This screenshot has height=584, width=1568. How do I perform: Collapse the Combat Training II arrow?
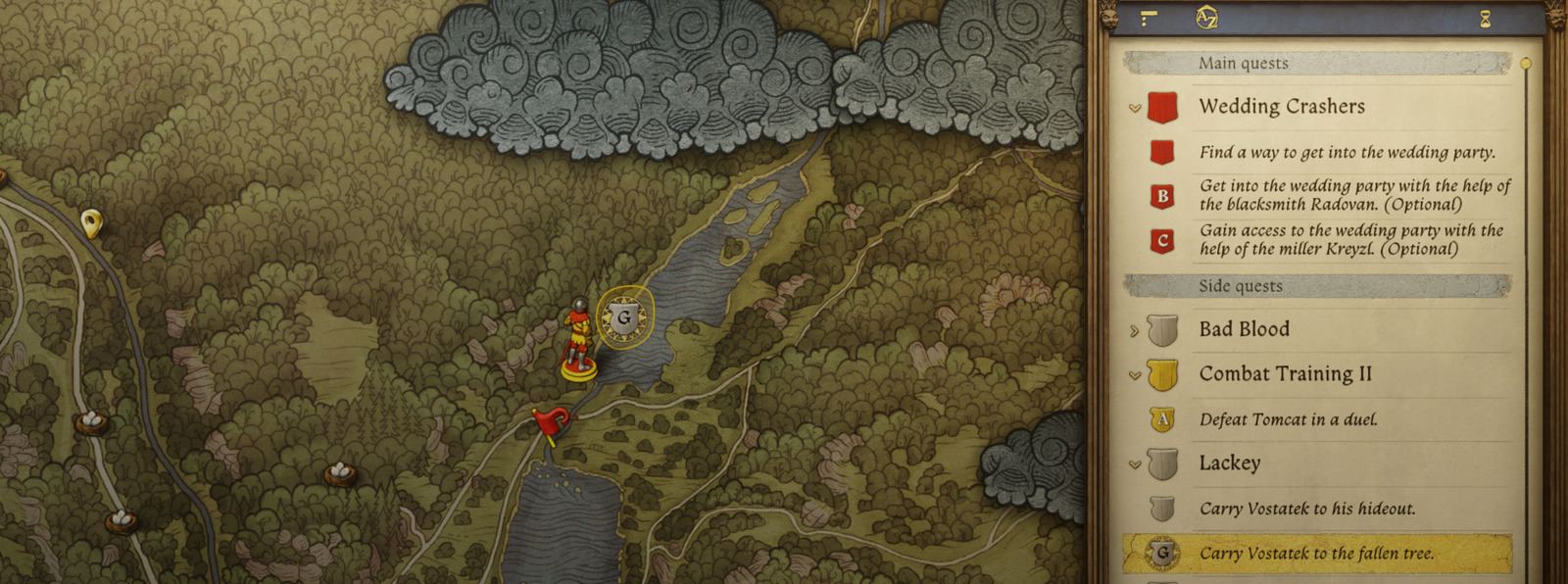coord(1135,375)
